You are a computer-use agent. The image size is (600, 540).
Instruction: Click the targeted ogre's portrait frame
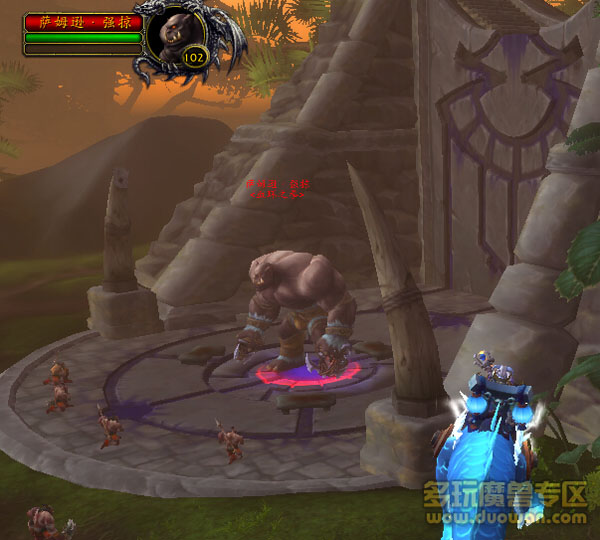click(x=178, y=34)
